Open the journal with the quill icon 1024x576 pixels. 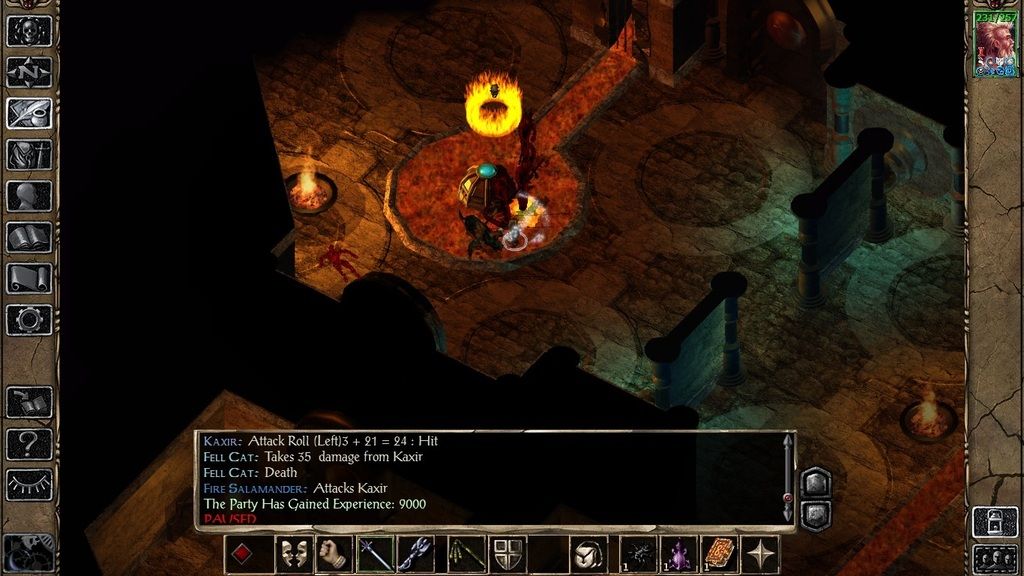click(x=29, y=113)
